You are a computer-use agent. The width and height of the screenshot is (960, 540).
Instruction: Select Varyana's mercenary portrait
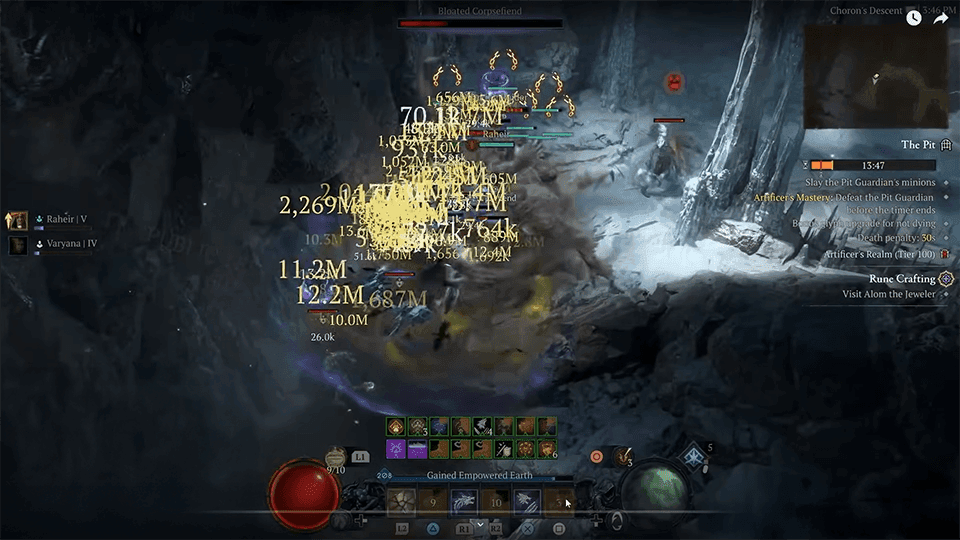point(18,244)
